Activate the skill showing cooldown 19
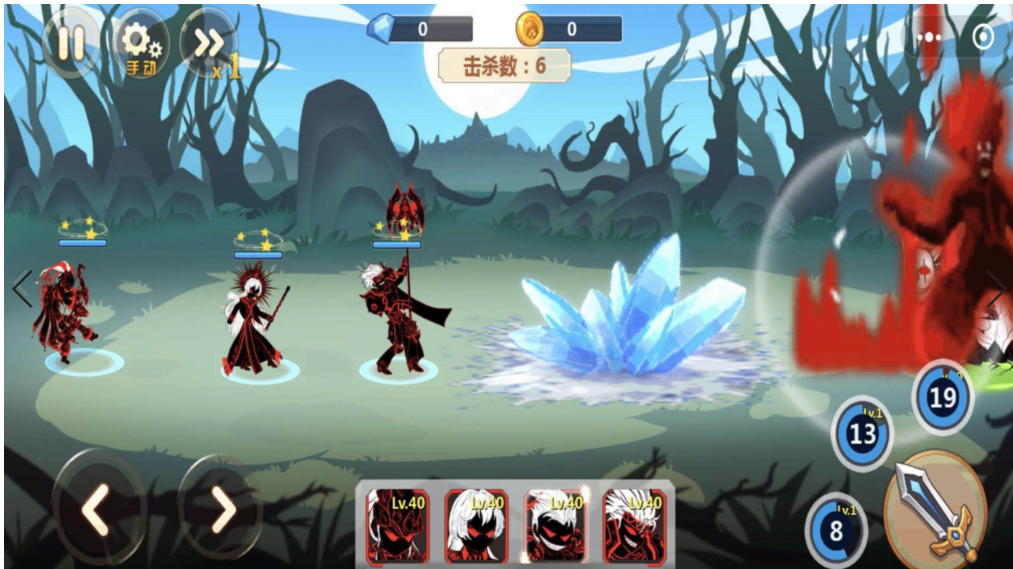The height and width of the screenshot is (569, 1013). (942, 397)
